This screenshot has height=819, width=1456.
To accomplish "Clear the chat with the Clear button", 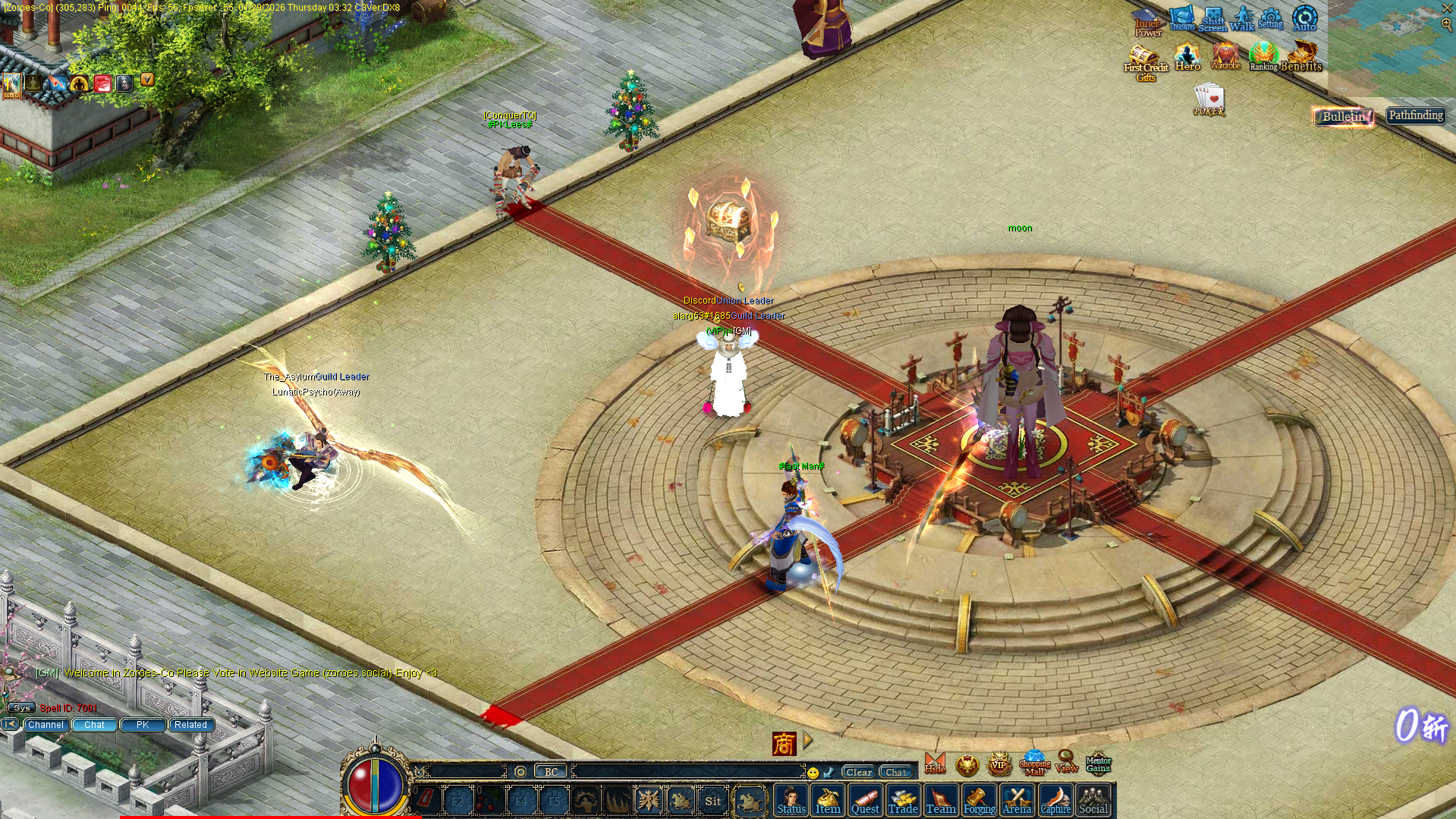I will 859,772.
